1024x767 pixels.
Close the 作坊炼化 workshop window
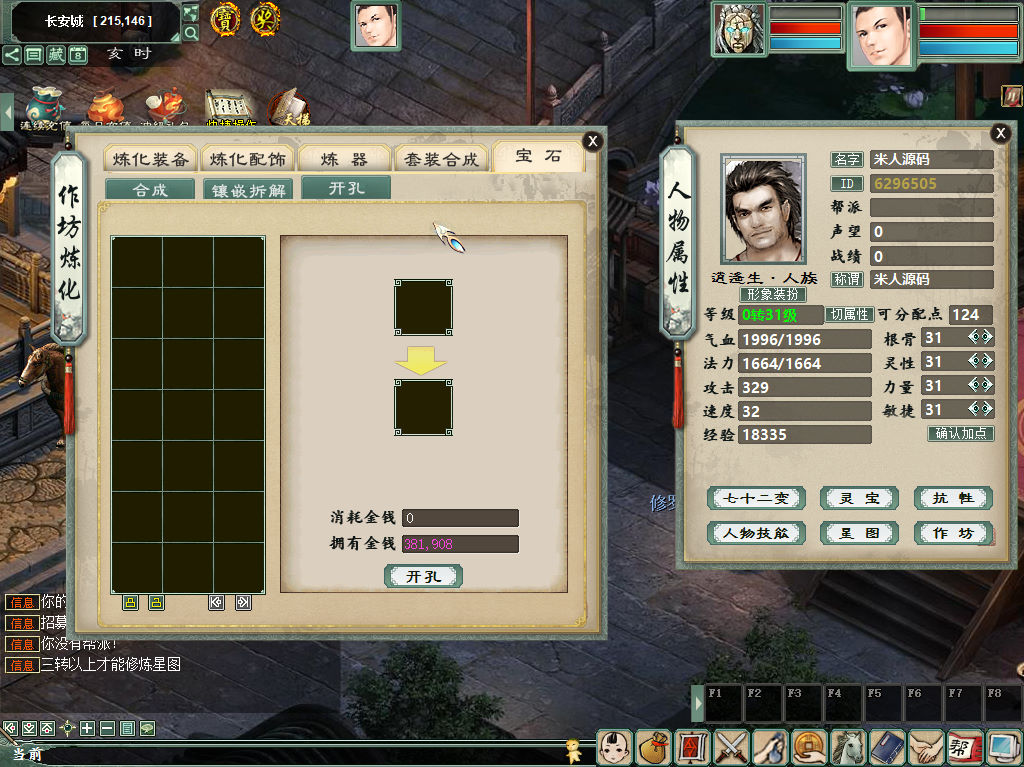[x=592, y=141]
